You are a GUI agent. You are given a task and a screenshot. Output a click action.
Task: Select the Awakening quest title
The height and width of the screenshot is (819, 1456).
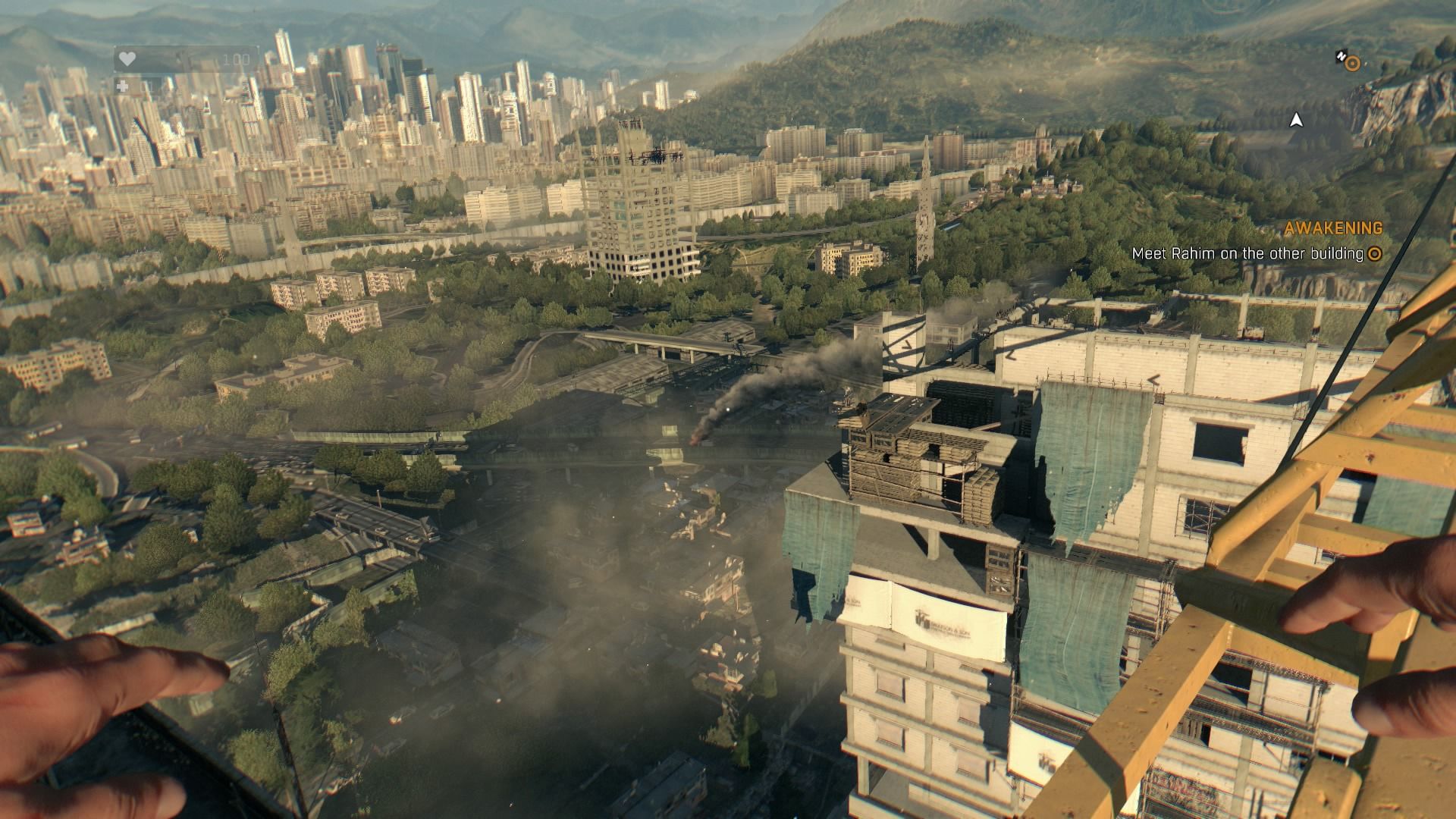coord(1333,227)
